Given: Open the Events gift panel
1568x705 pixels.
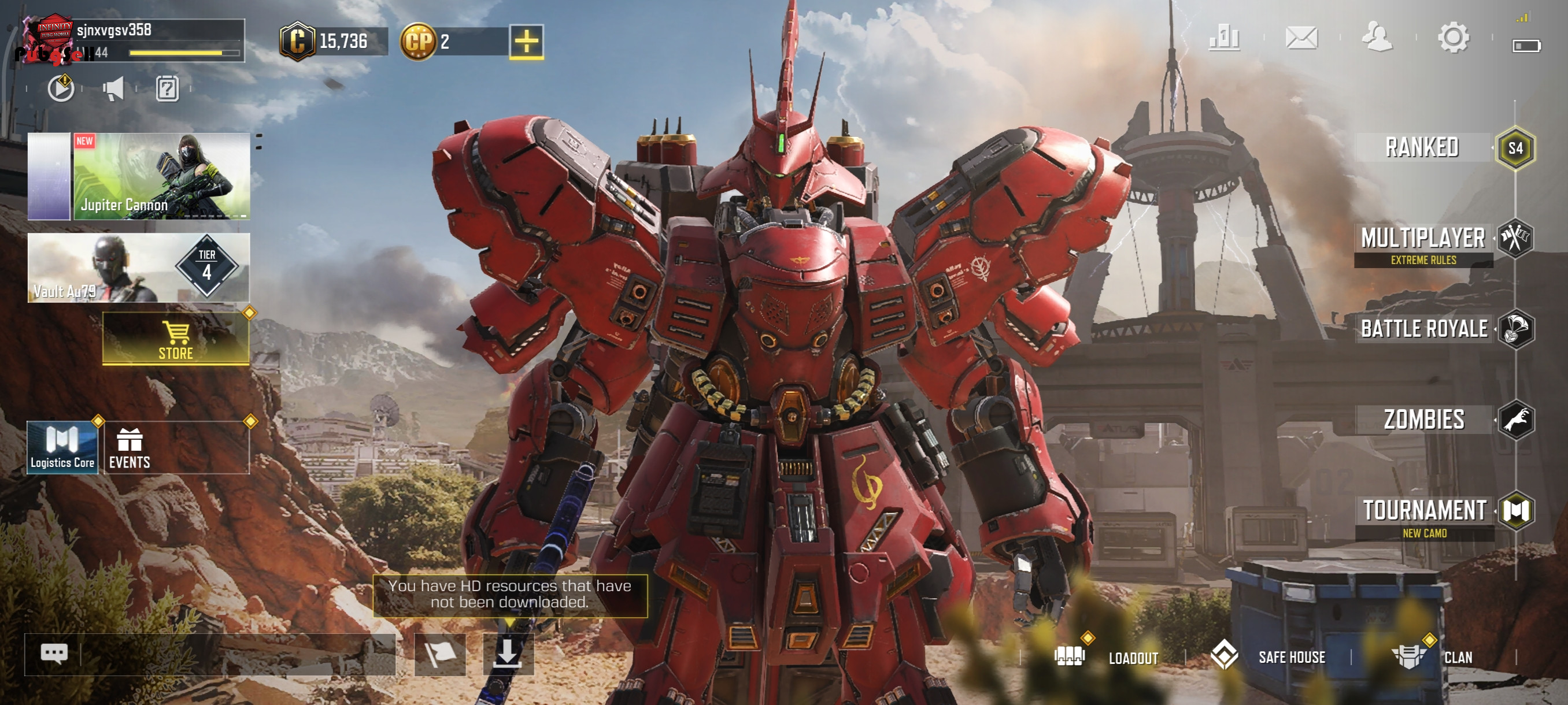Looking at the screenshot, I should click(176, 448).
